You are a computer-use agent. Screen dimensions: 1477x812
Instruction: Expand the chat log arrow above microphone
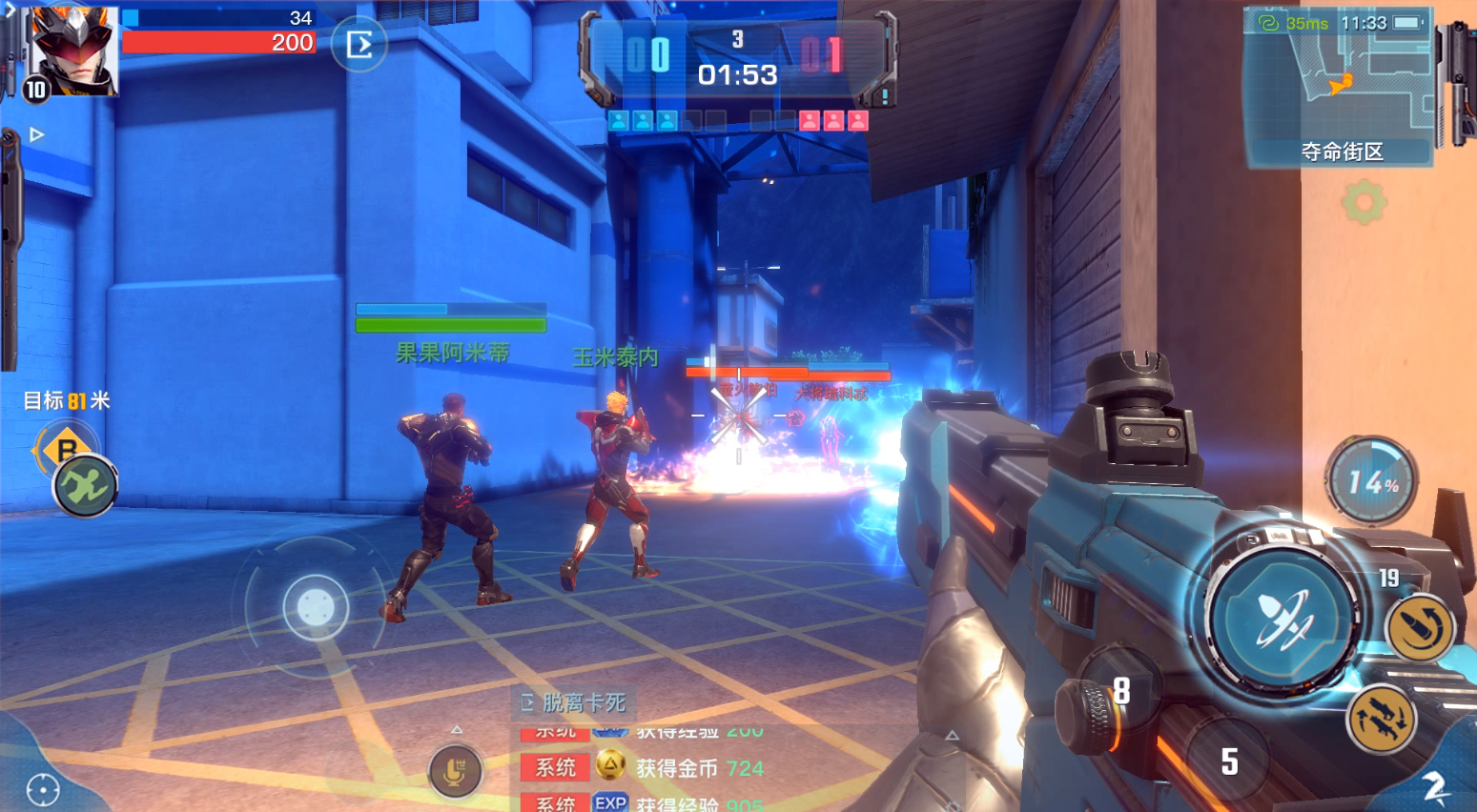(457, 730)
